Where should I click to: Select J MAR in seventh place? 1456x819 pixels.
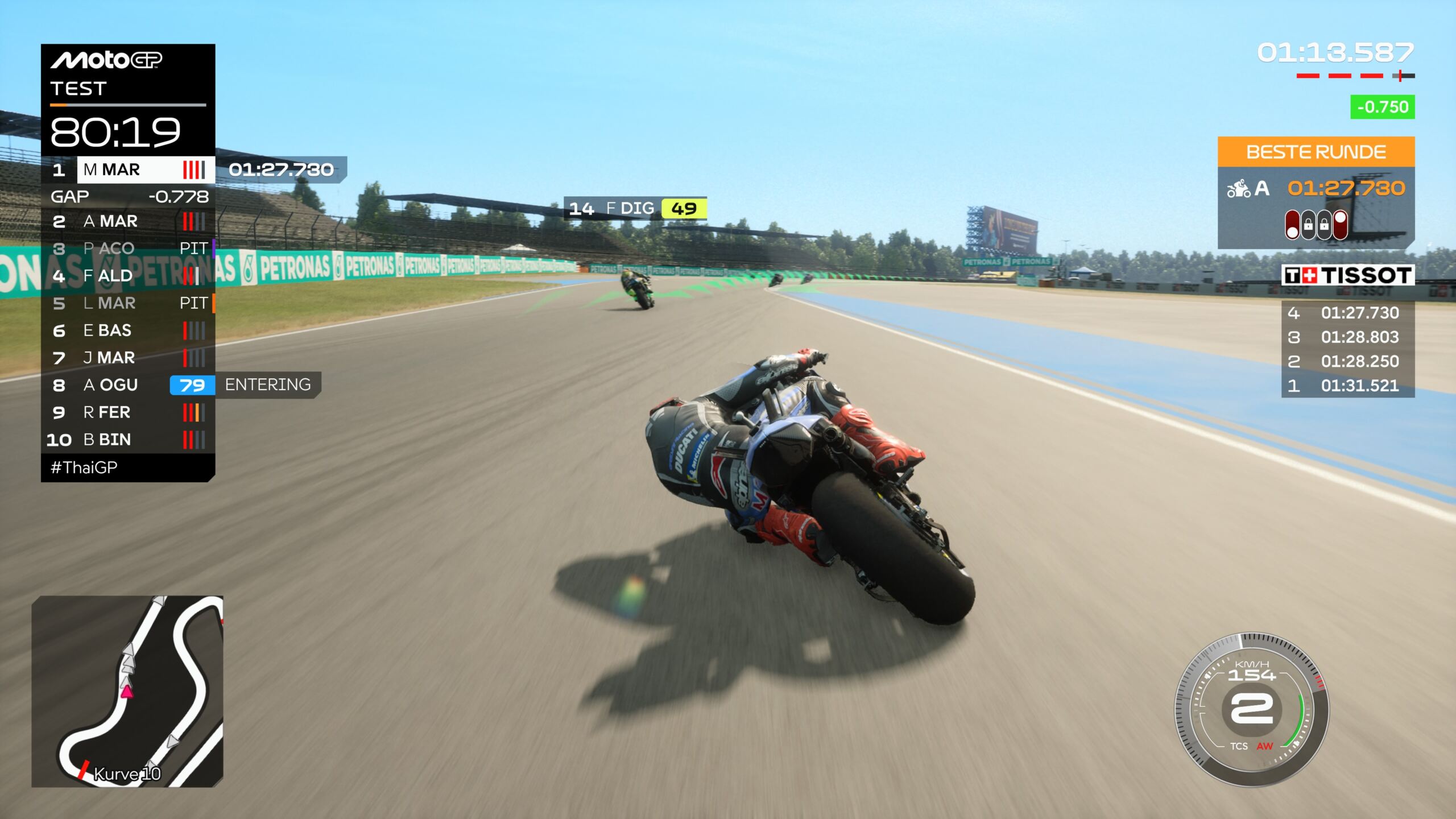pos(128,358)
